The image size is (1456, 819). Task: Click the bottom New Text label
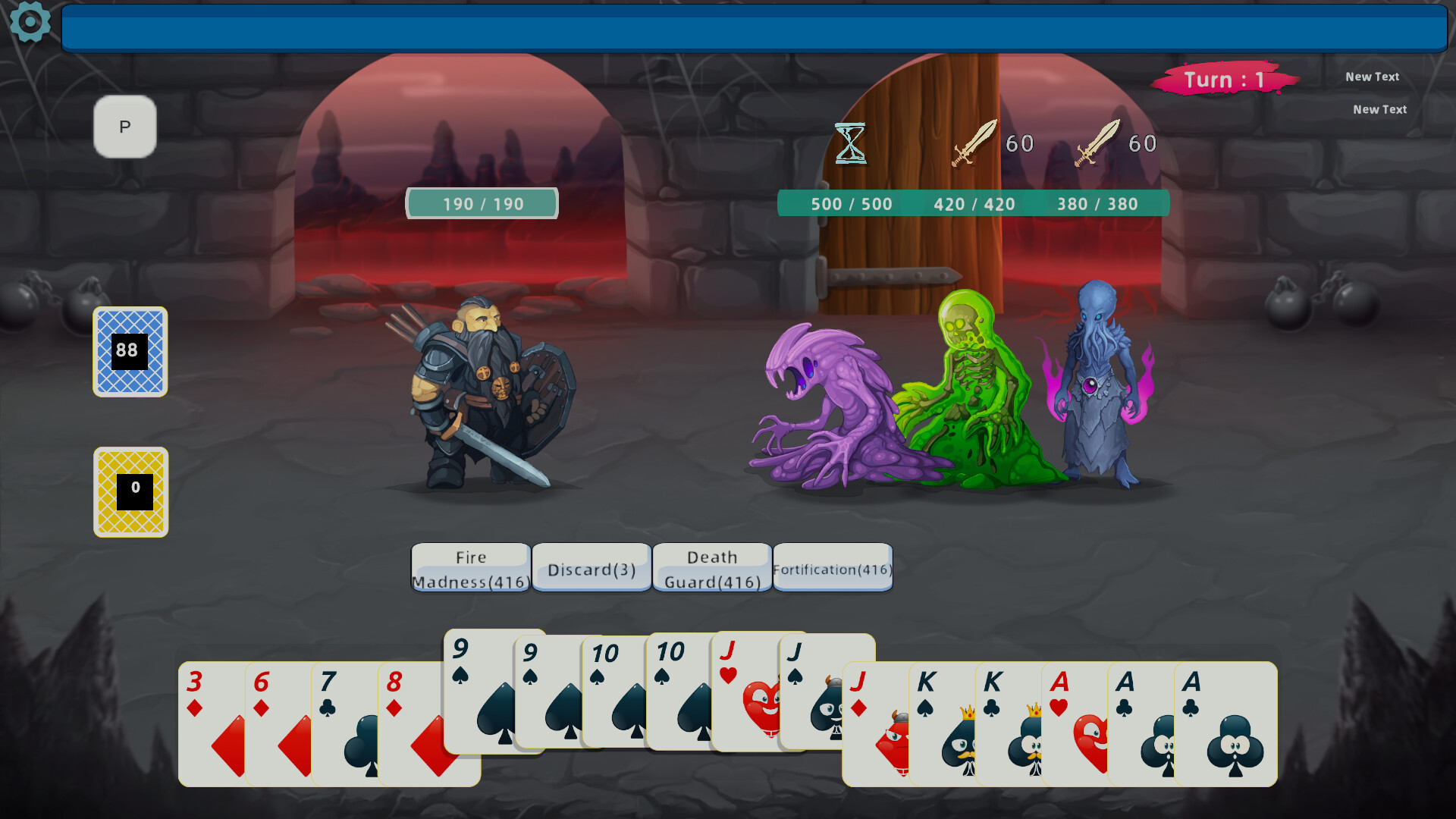[1379, 109]
